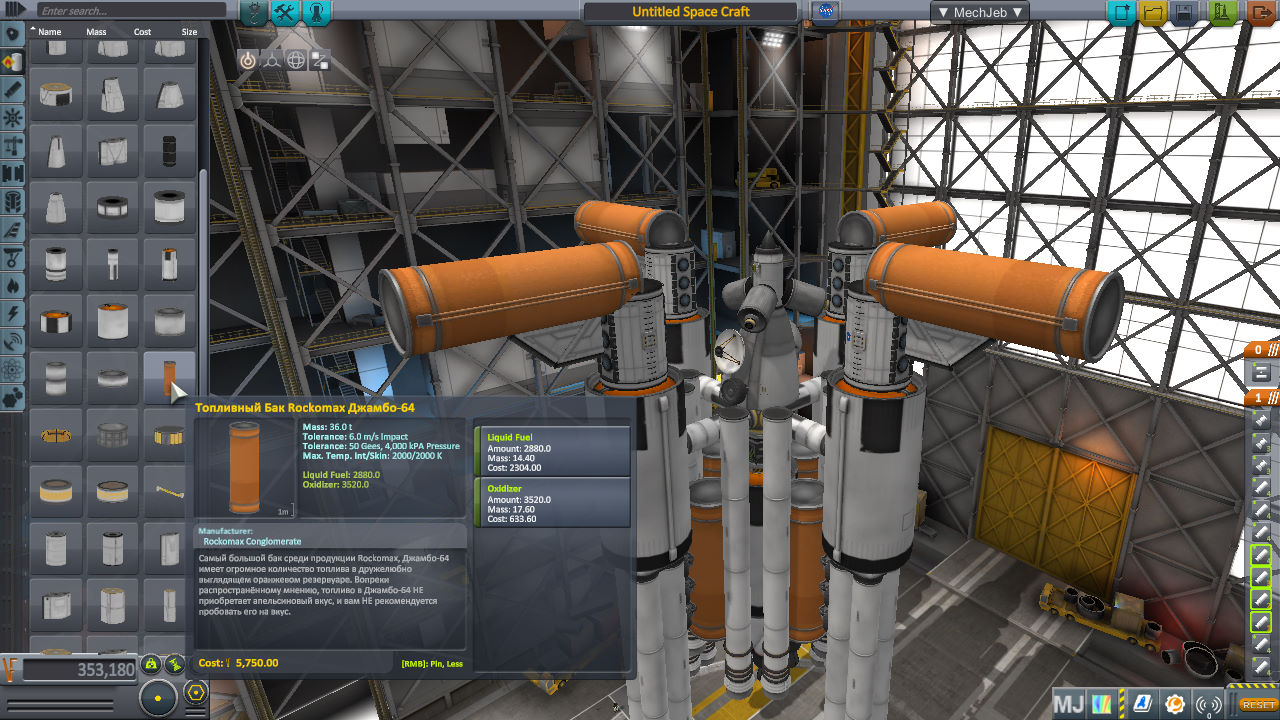Sort the parts list by Cost
The image size is (1280, 720).
(142, 32)
